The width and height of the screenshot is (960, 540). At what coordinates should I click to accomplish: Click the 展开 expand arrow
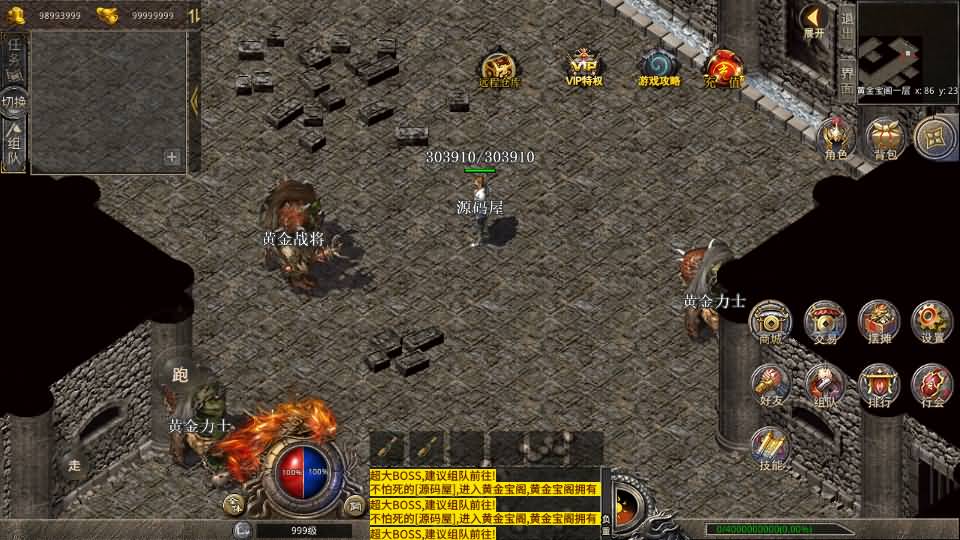point(814,20)
